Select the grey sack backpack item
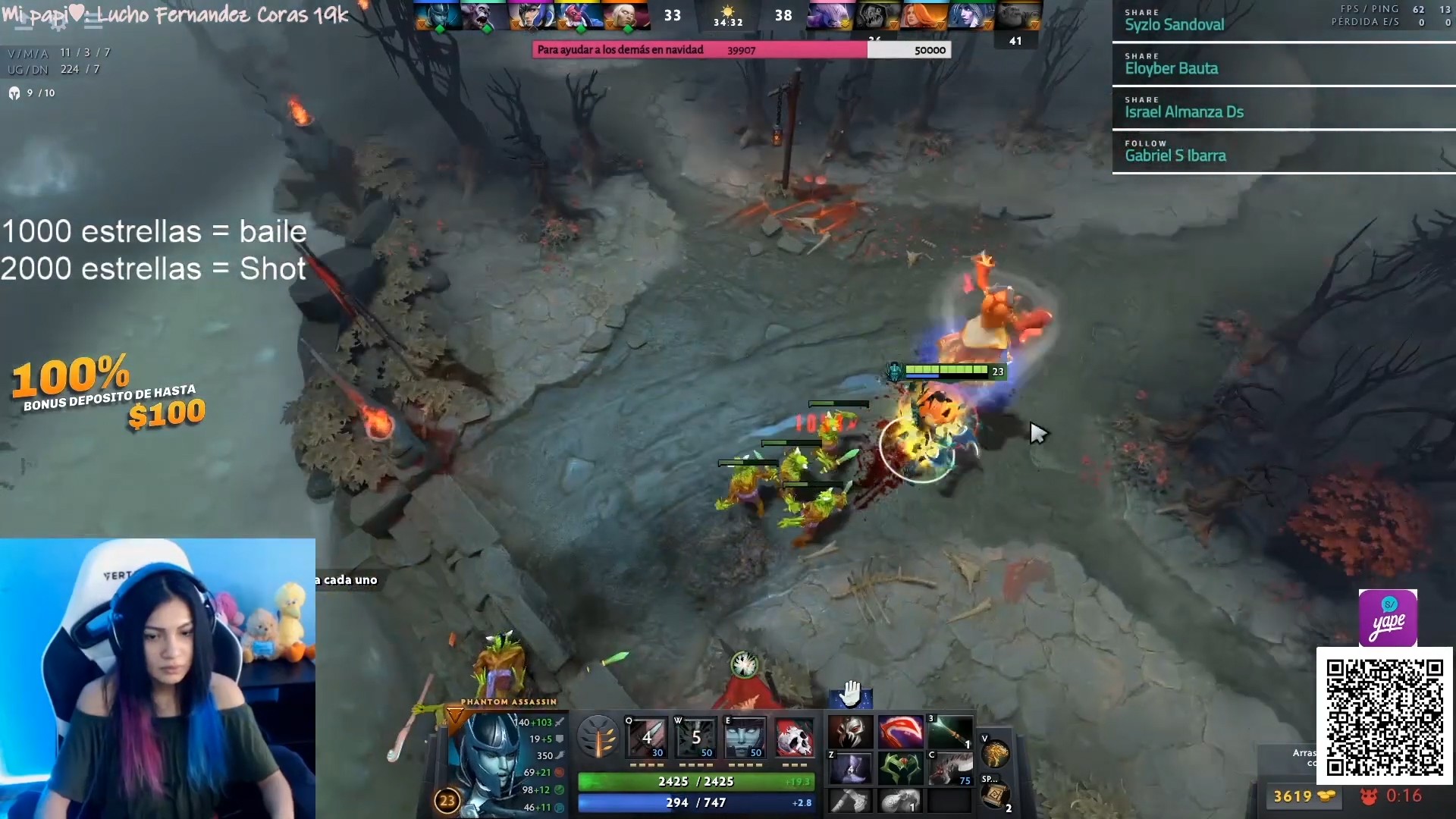 coord(900,800)
